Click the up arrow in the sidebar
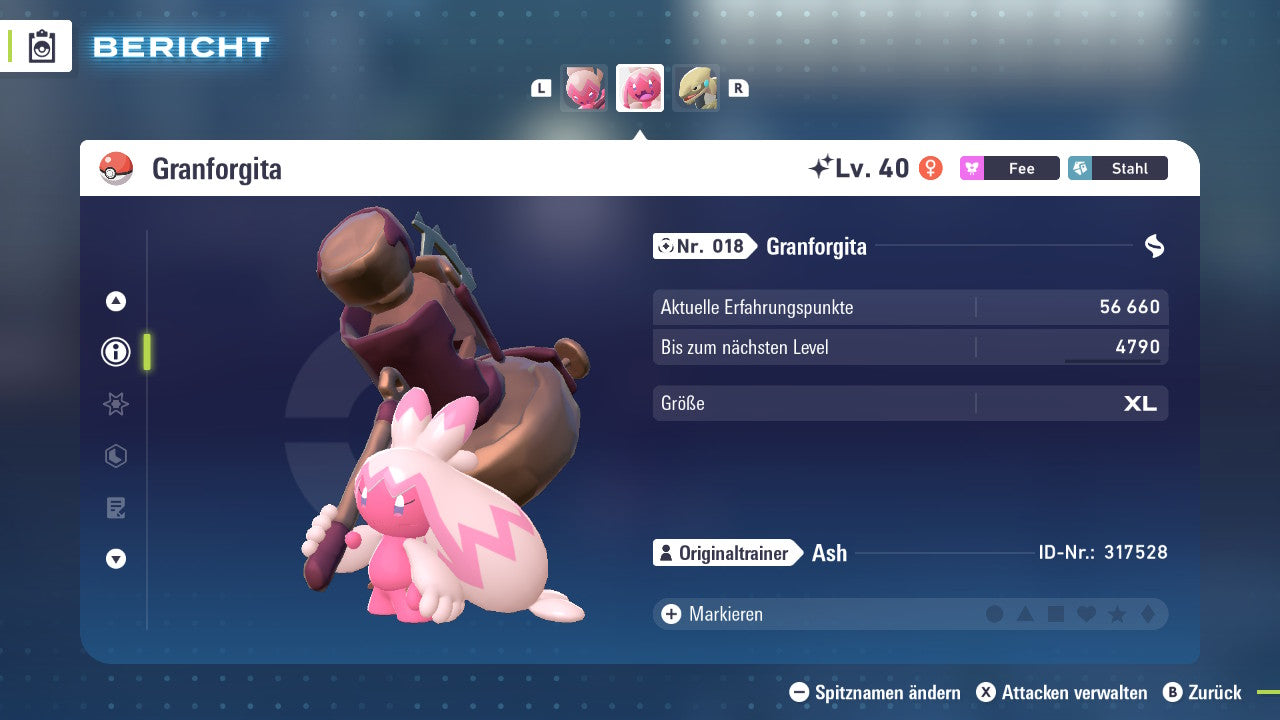 [x=115, y=300]
